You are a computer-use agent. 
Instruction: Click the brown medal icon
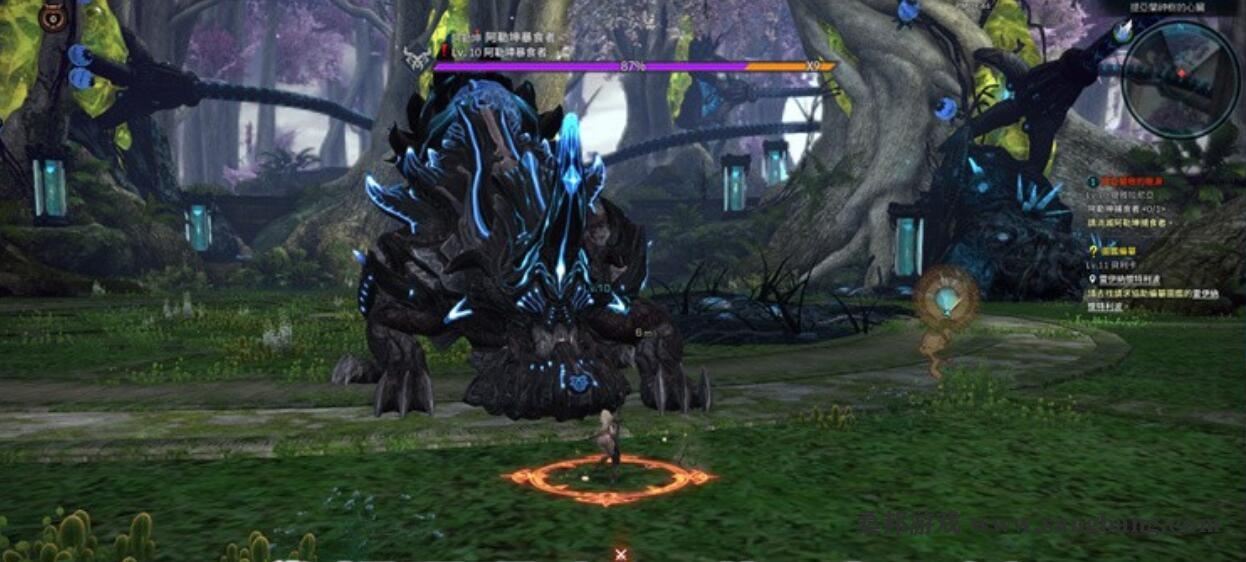coord(53,17)
